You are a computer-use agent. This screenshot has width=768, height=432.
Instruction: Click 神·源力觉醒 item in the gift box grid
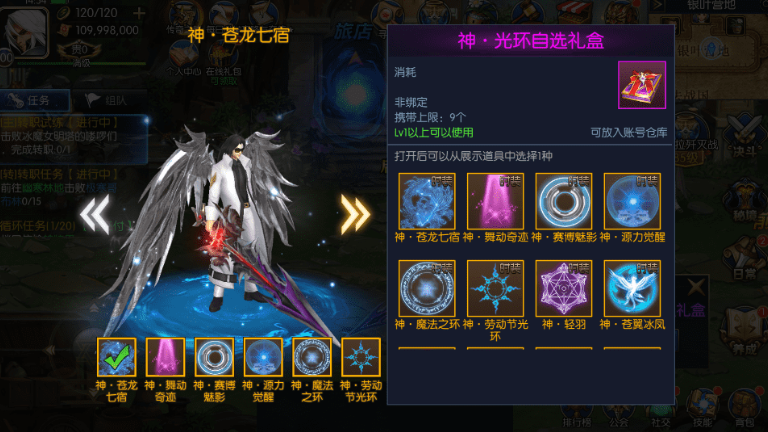(x=633, y=201)
